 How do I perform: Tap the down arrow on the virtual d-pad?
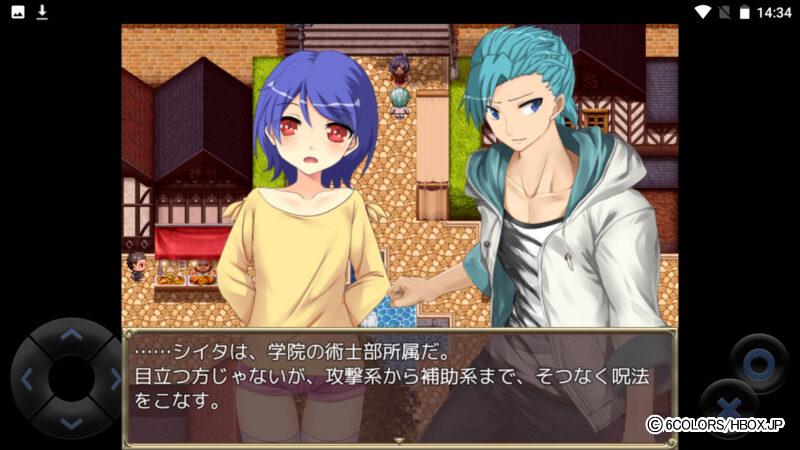pos(70,422)
